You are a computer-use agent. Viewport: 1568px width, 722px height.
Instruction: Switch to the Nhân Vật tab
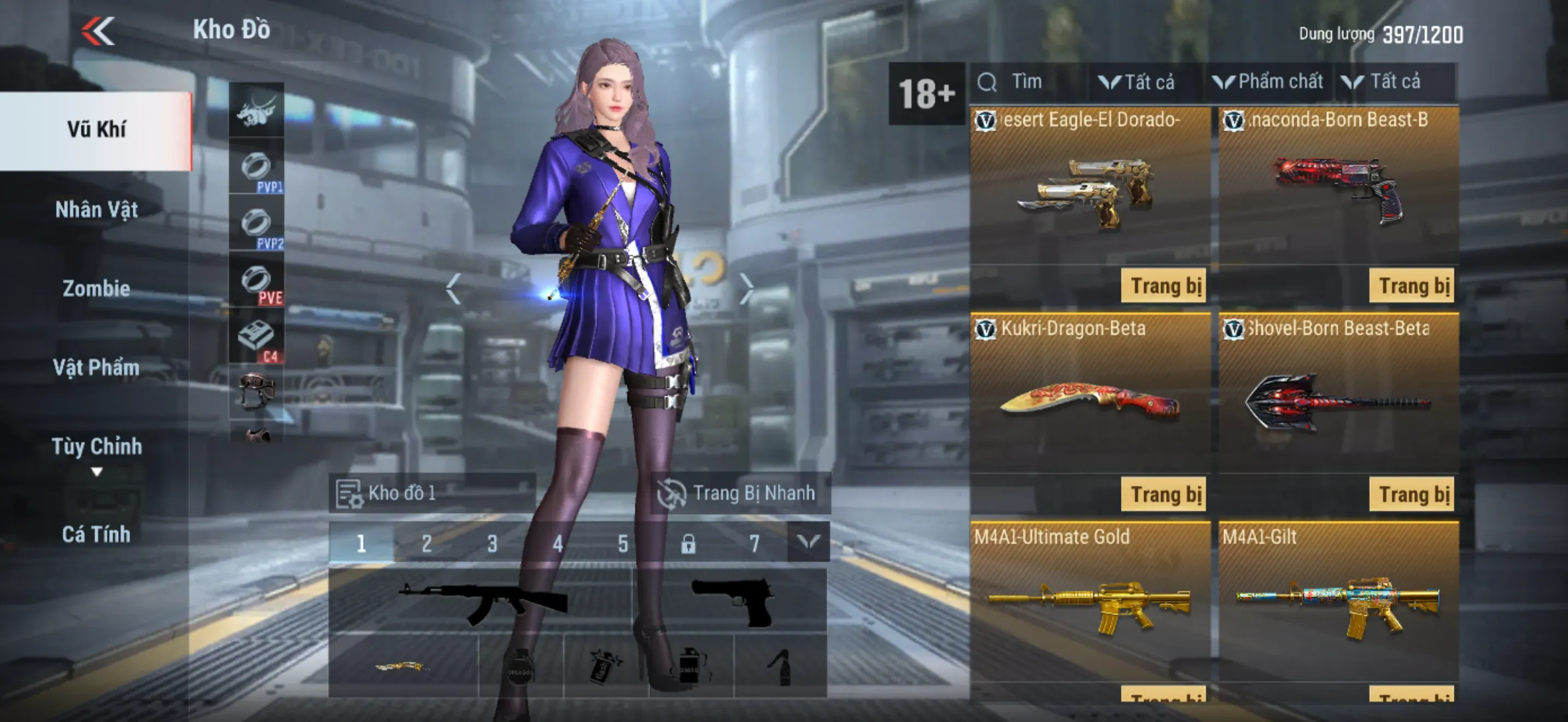96,209
